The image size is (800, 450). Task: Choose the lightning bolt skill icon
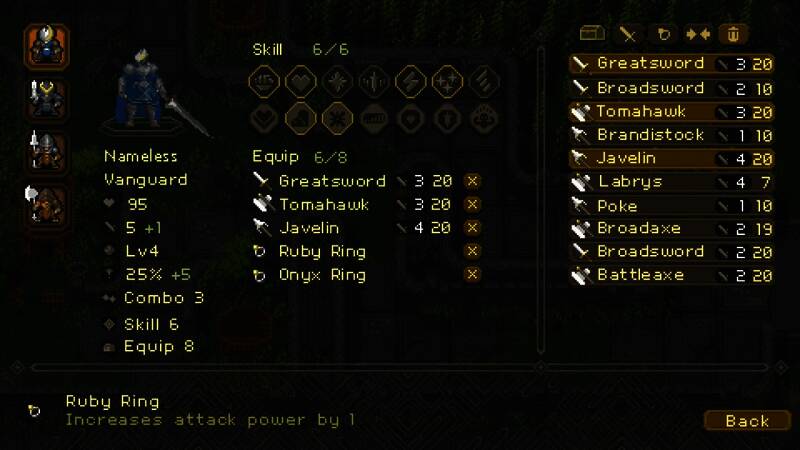(410, 81)
